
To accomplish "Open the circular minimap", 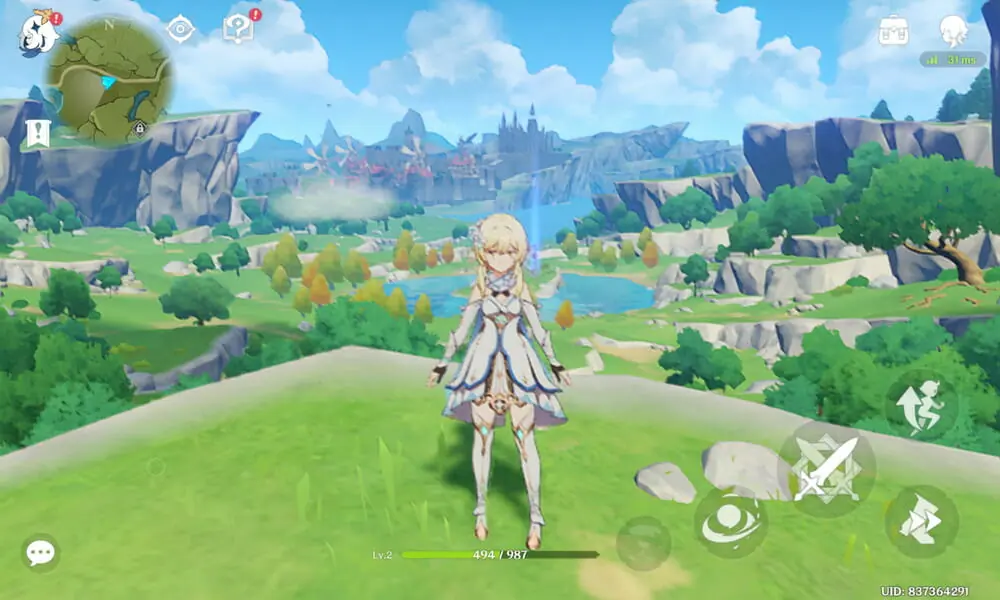I will (110, 78).
